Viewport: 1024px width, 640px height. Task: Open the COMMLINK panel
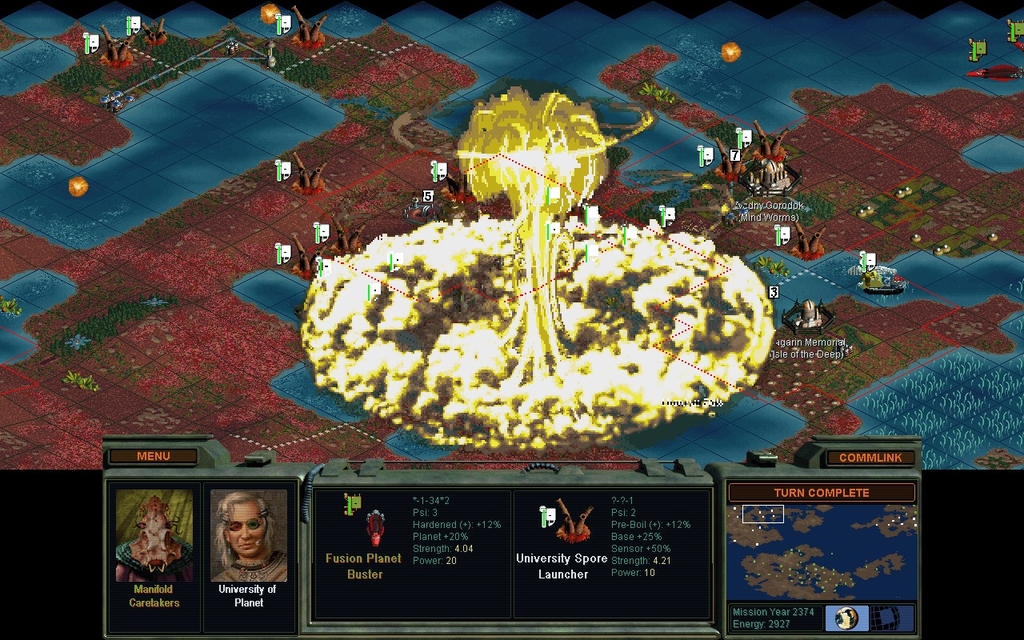870,458
